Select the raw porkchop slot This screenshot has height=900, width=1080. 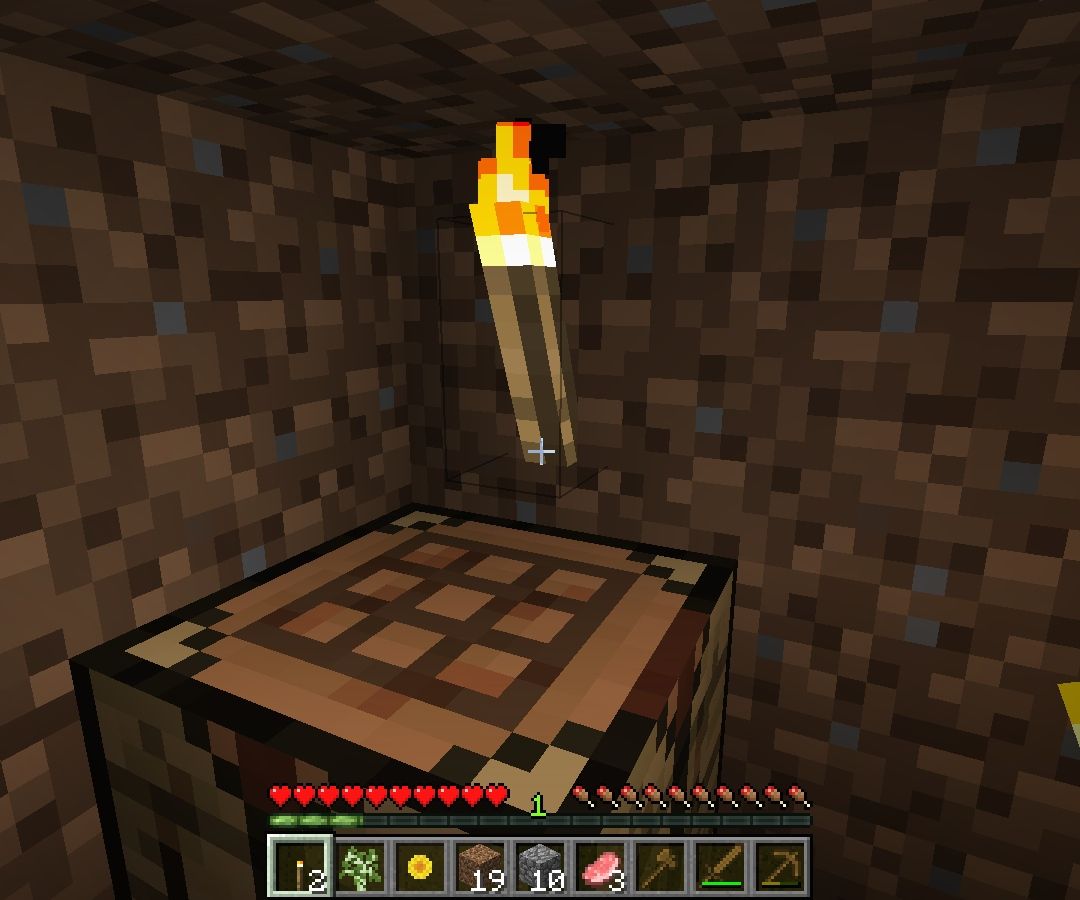pos(600,866)
